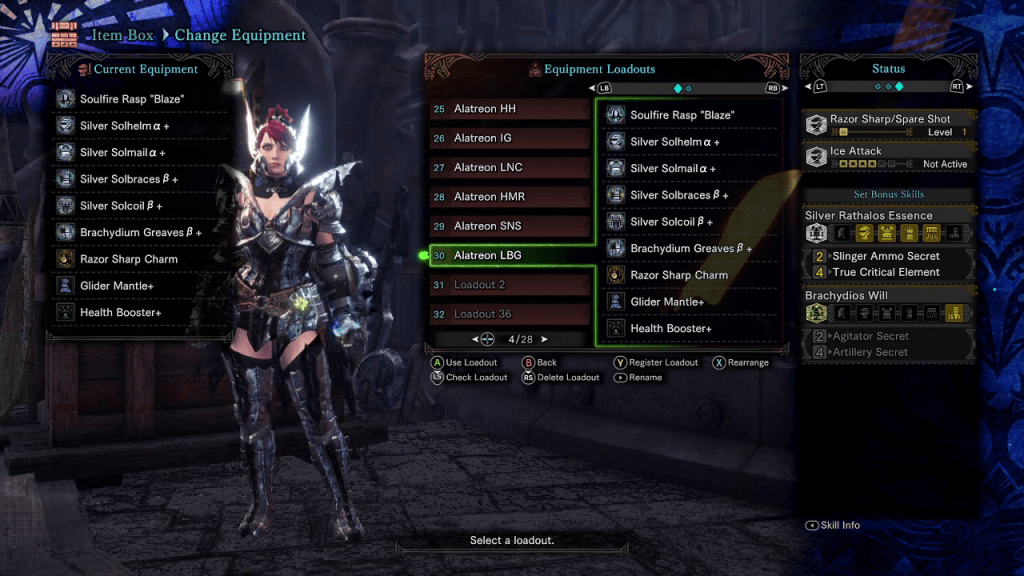Click Silver Solmail α + in loadout preview
Screen dimensions: 1024x576
(x=690, y=168)
